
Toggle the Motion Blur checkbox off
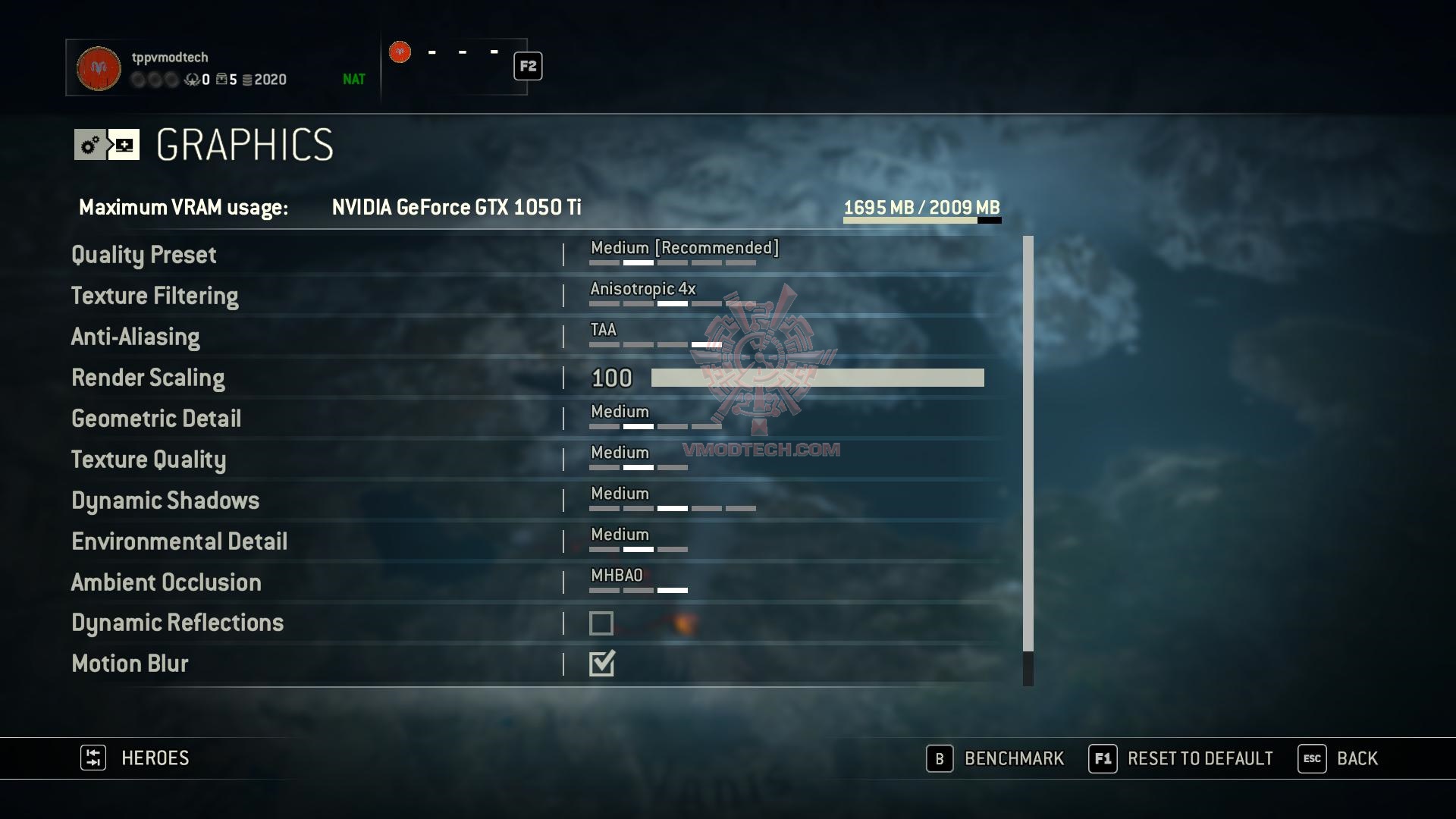601,664
